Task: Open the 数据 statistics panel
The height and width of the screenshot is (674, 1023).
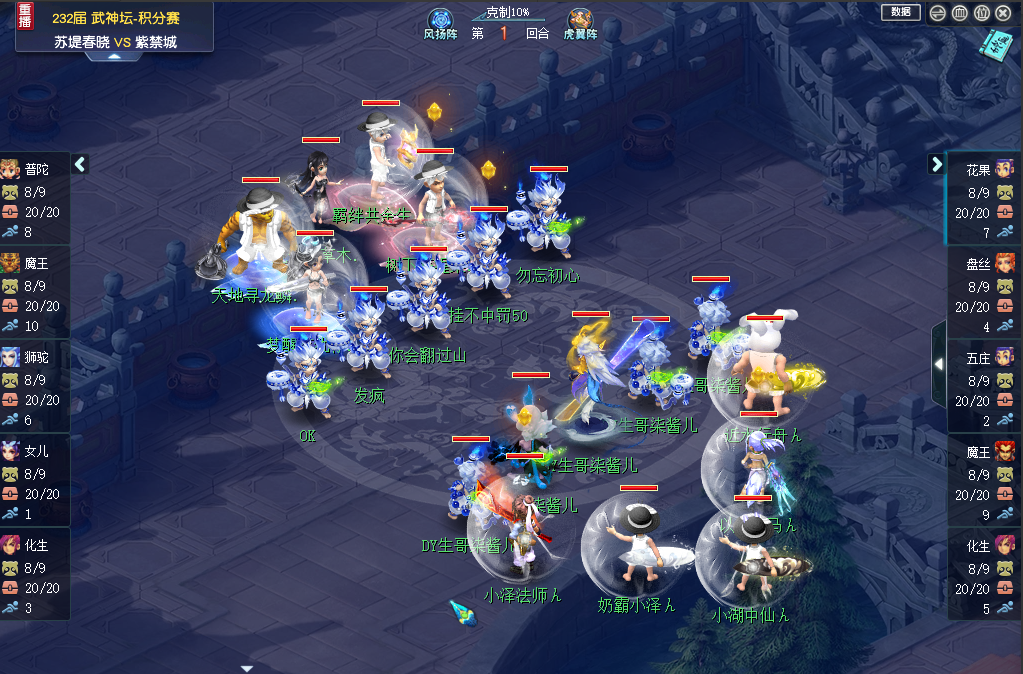Action: tap(900, 12)
